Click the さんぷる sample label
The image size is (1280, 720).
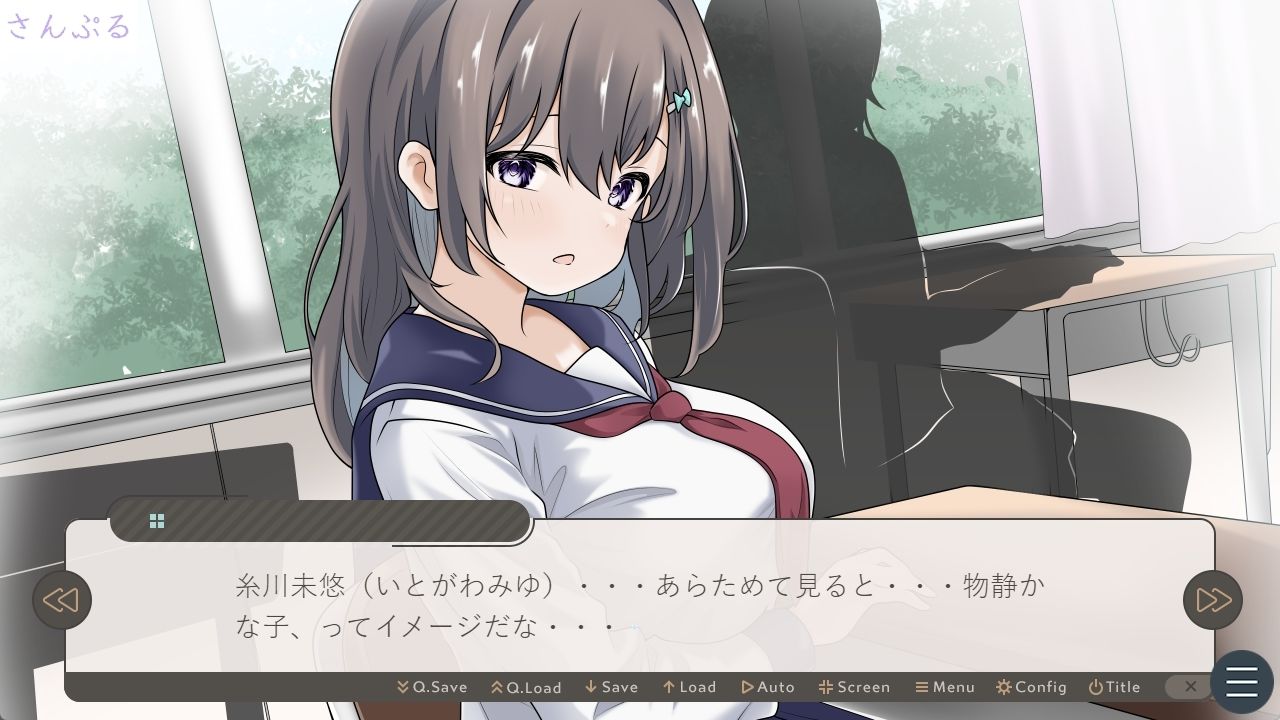(x=68, y=26)
